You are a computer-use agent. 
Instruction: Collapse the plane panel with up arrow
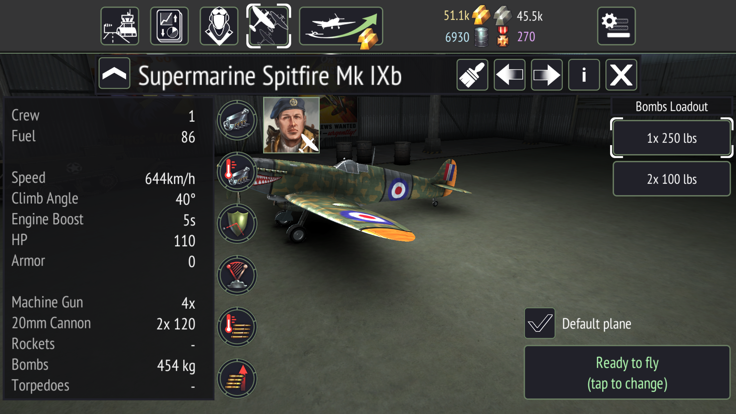point(114,75)
